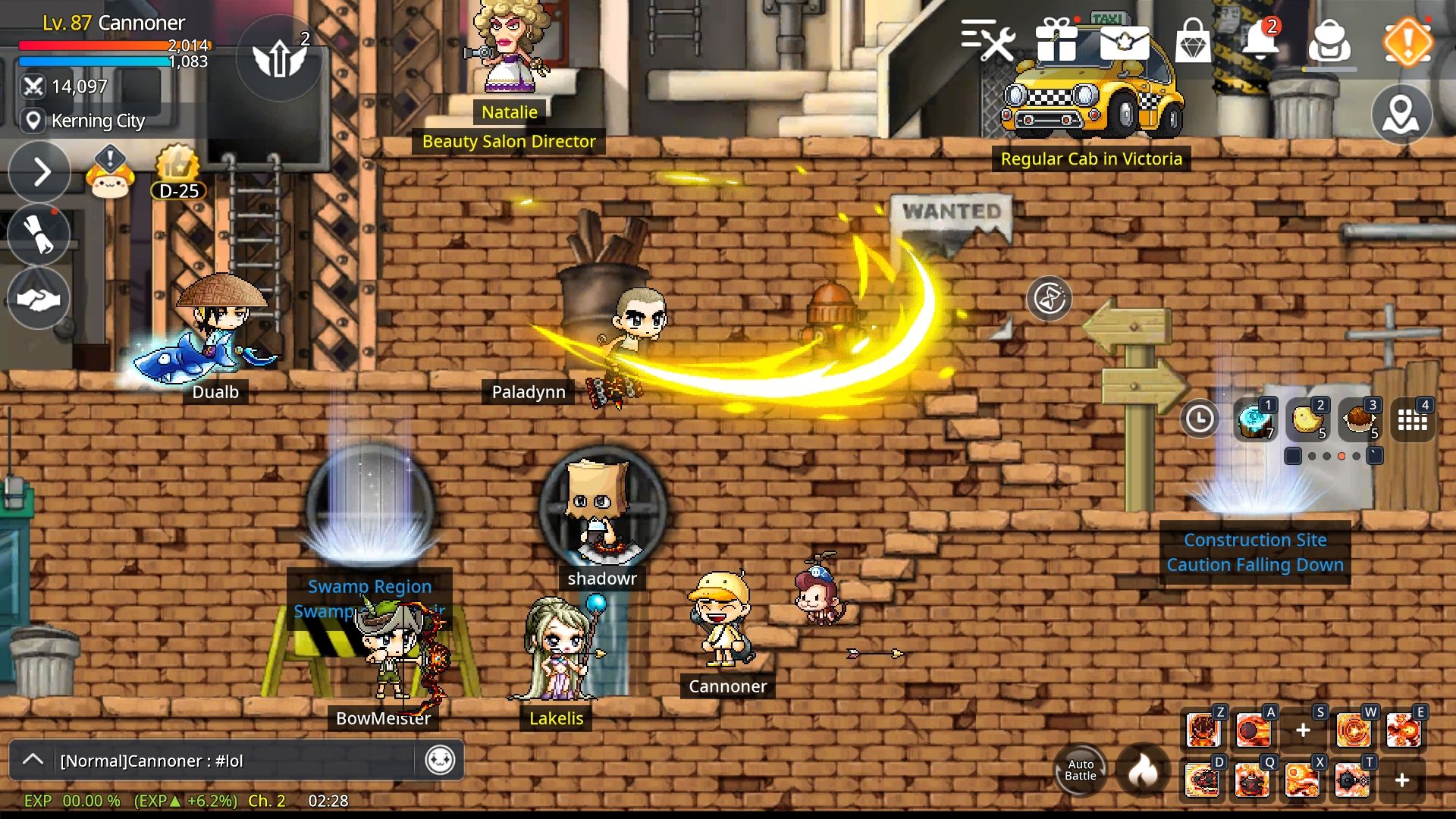Screen dimensions: 1456x819
Task: Open the tools and list menu icon
Action: click(x=988, y=39)
